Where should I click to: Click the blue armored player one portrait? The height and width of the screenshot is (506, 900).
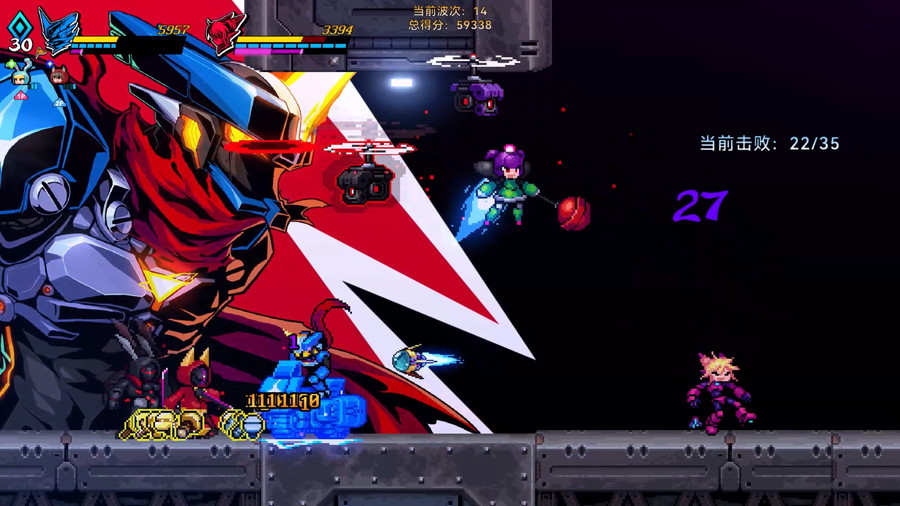click(57, 31)
